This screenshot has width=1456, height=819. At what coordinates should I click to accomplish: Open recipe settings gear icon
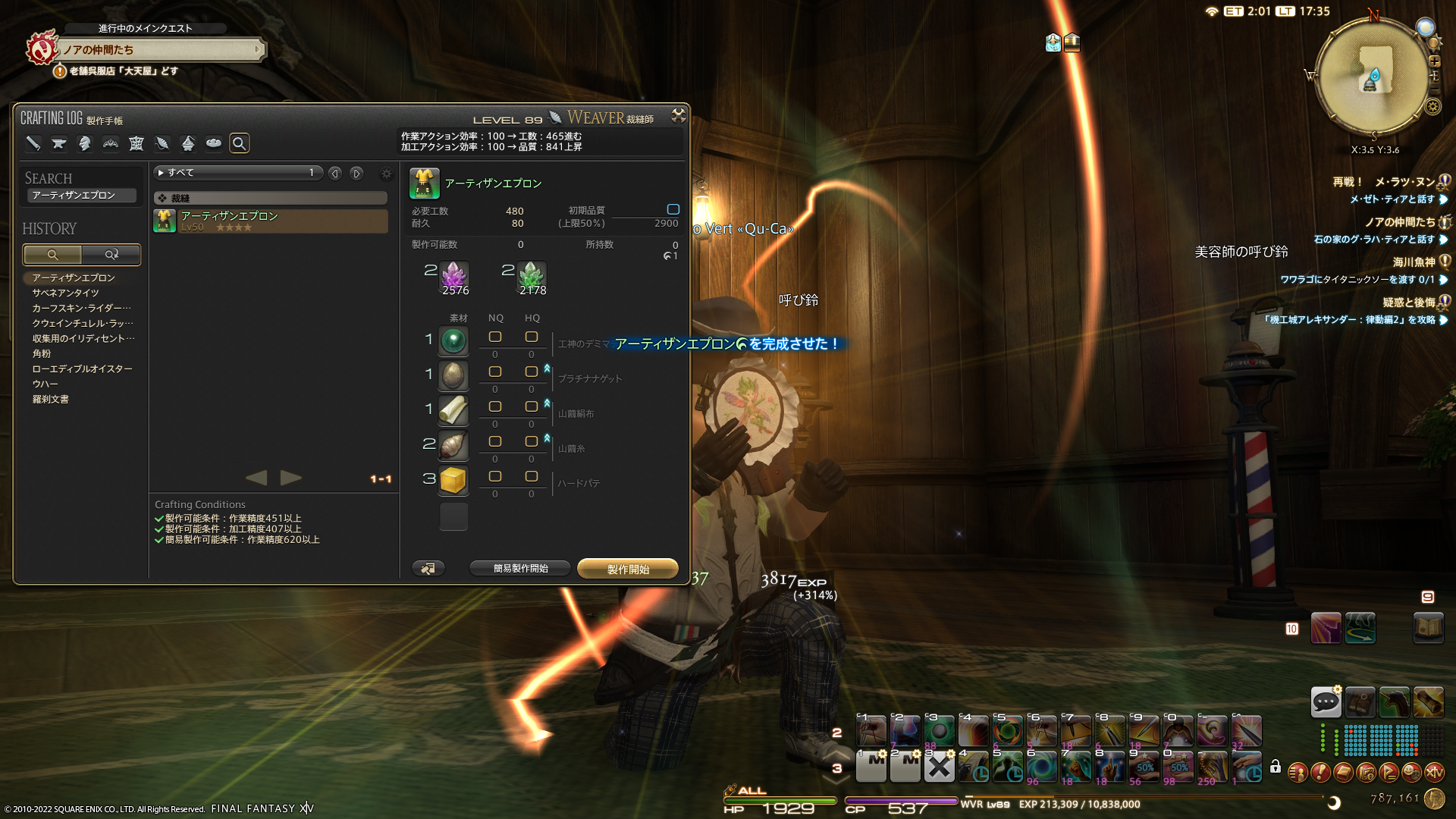click(x=387, y=174)
